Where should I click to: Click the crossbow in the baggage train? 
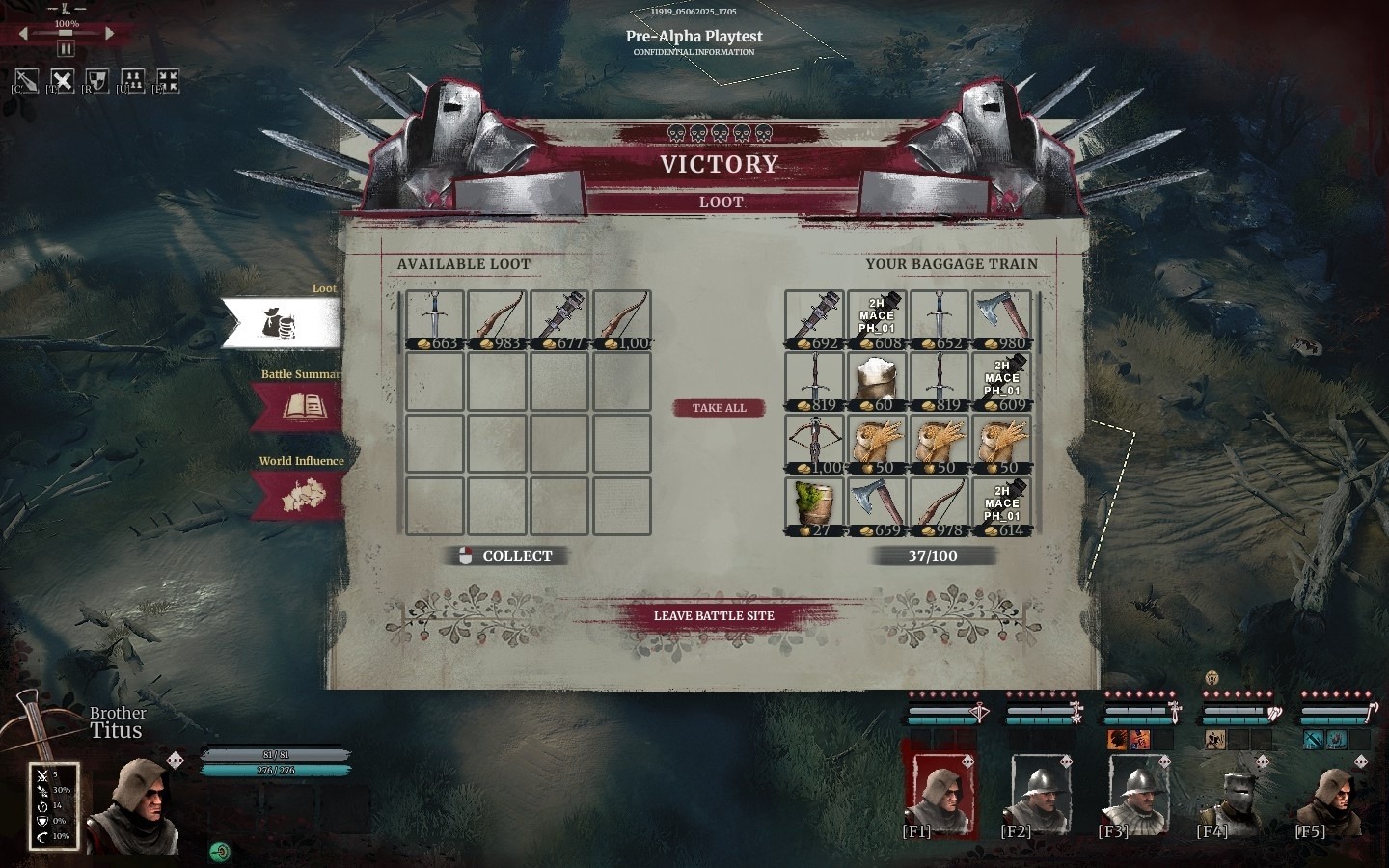tap(813, 446)
